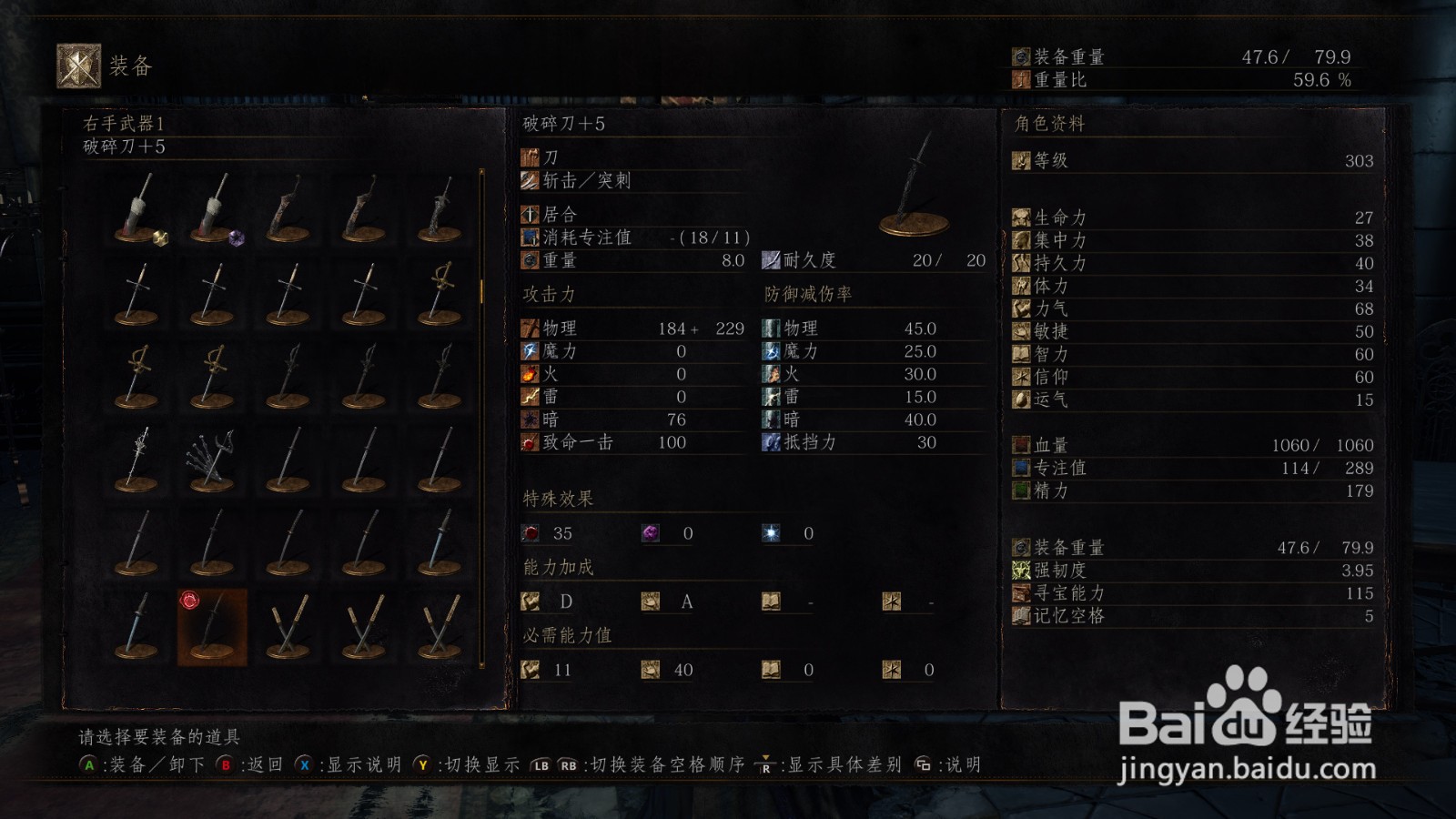Screen dimensions: 1456x819
Task: Click the crossed-swords 装备 emblem at top left
Action: [77, 64]
